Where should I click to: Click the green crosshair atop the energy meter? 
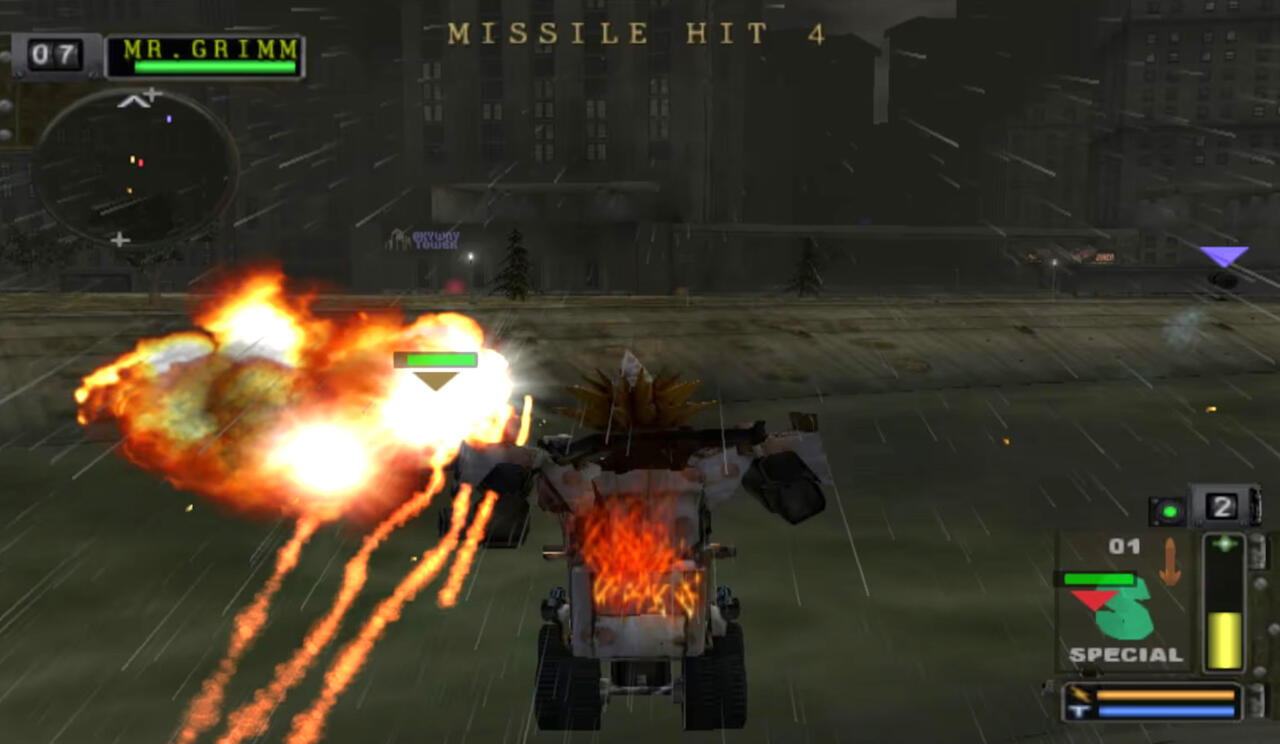(1223, 544)
